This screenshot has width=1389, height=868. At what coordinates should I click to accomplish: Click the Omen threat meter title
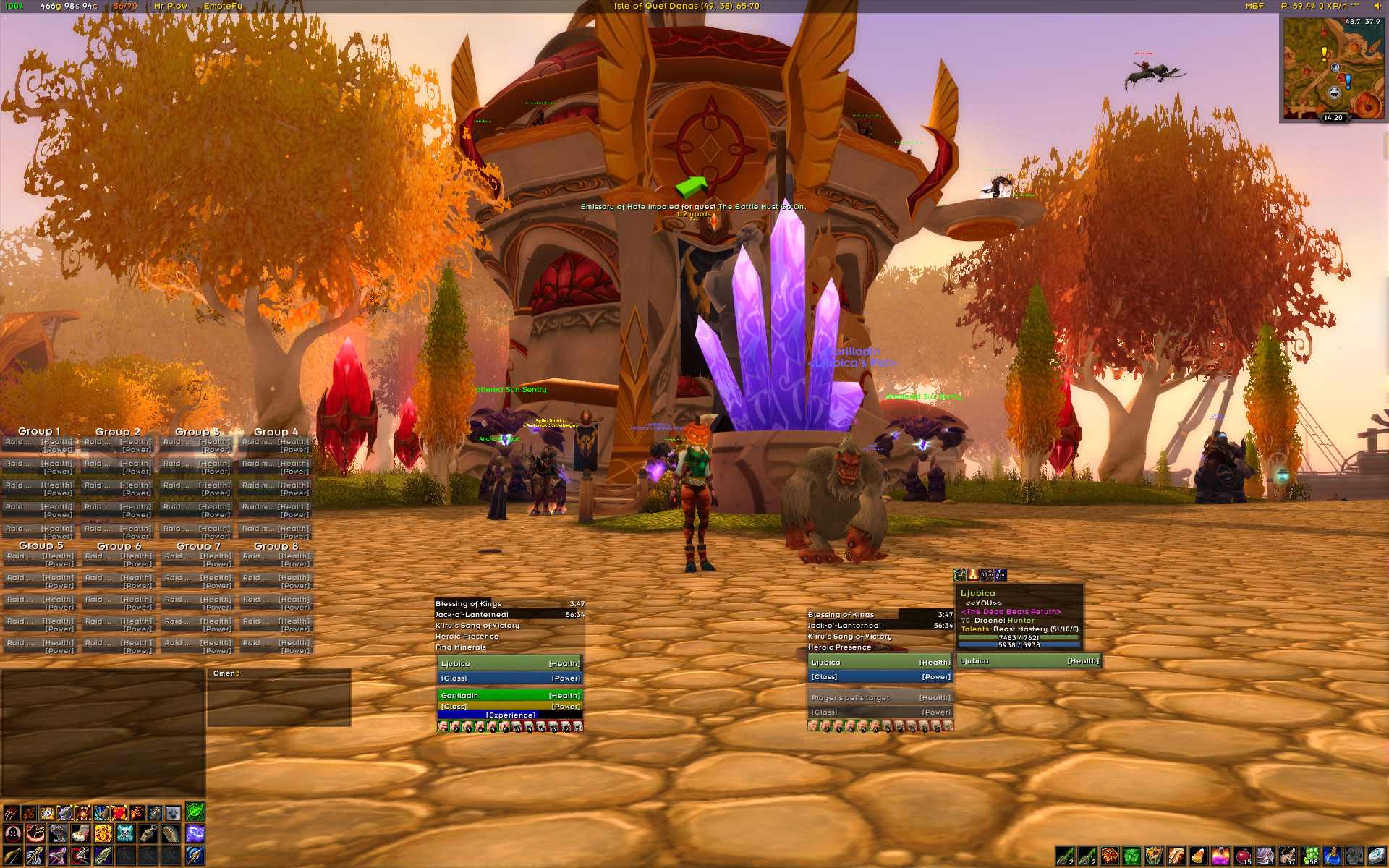tap(226, 673)
